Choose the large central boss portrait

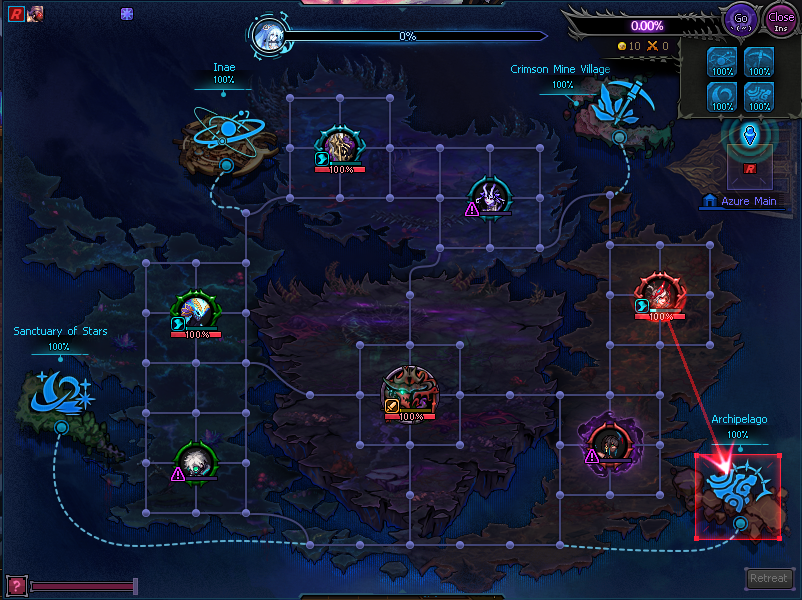(x=410, y=390)
